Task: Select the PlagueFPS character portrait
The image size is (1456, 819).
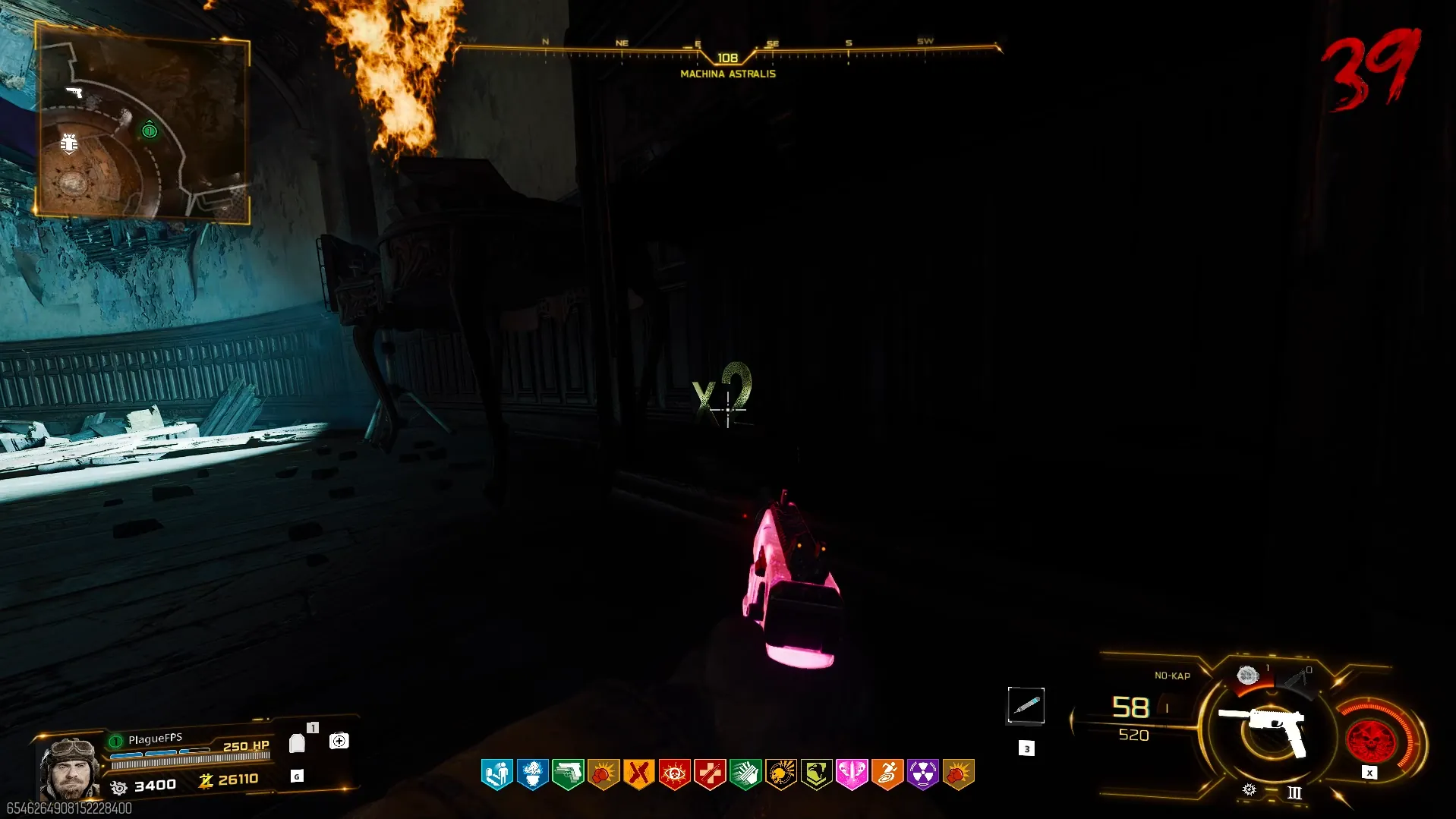Action: (69, 767)
